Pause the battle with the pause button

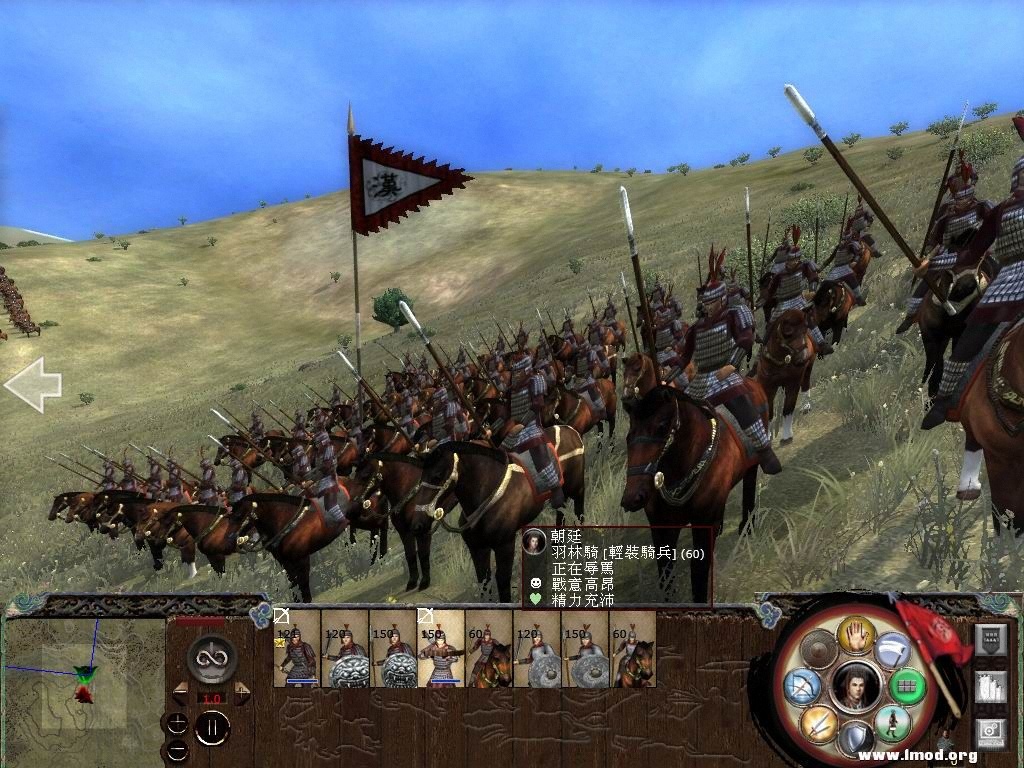pyautogui.click(x=212, y=727)
